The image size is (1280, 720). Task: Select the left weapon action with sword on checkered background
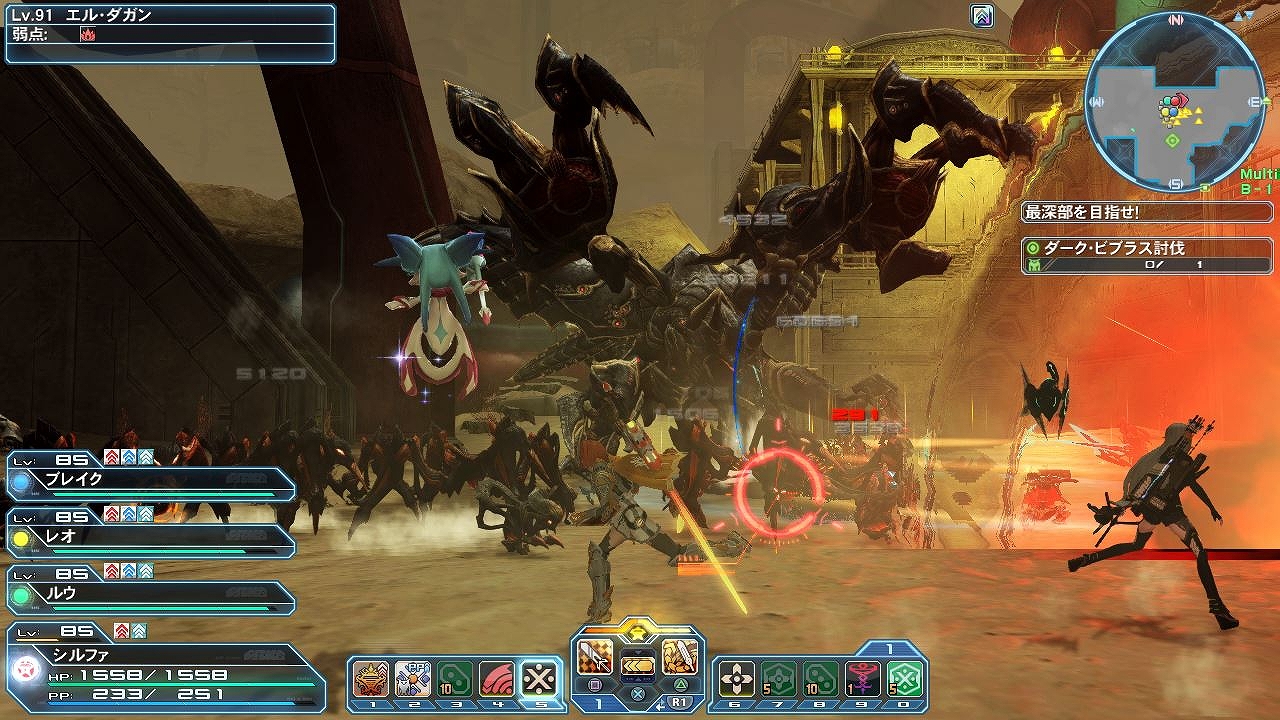(596, 657)
